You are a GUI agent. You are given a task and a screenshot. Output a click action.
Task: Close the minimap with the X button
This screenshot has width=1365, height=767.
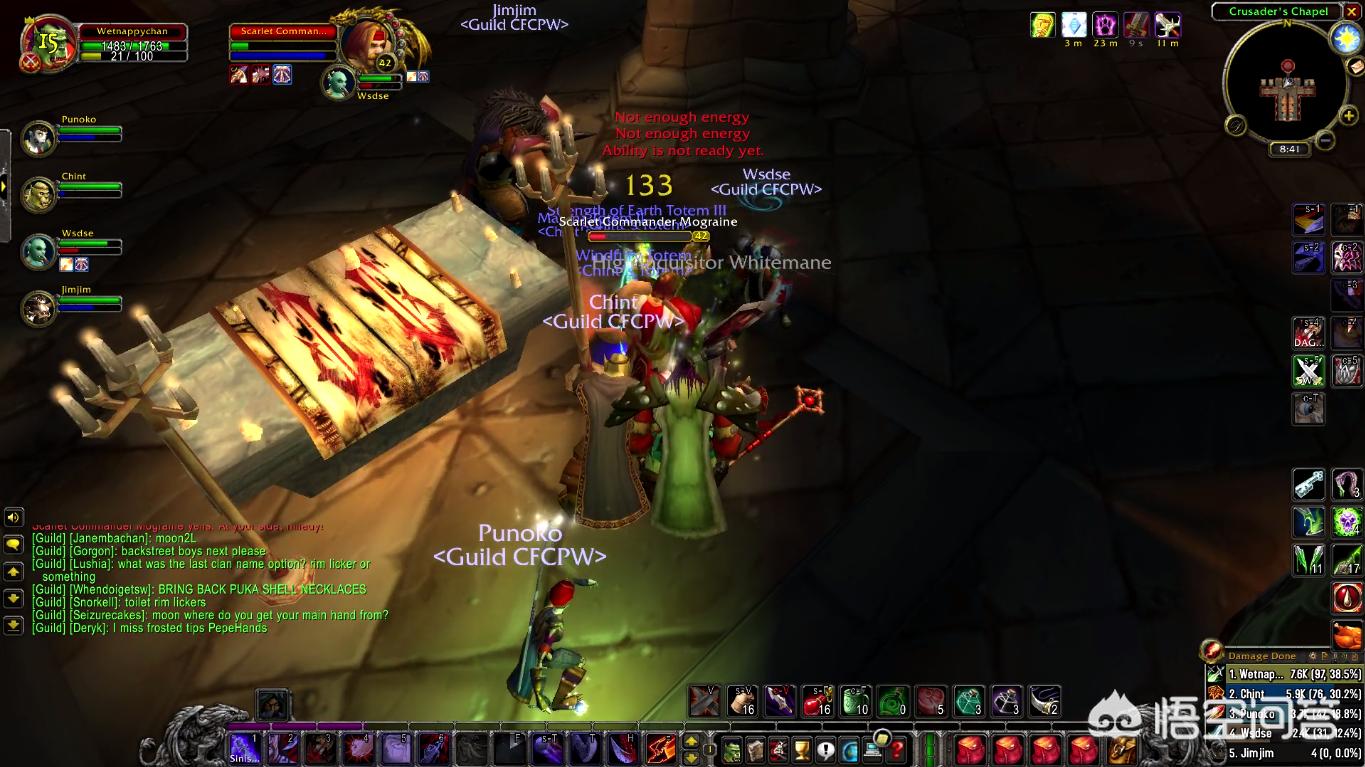coord(1350,11)
